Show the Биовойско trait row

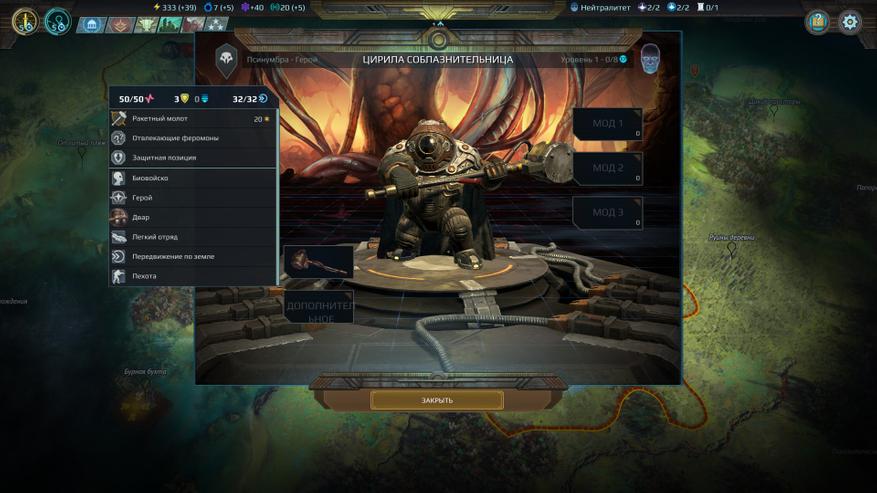click(193, 178)
